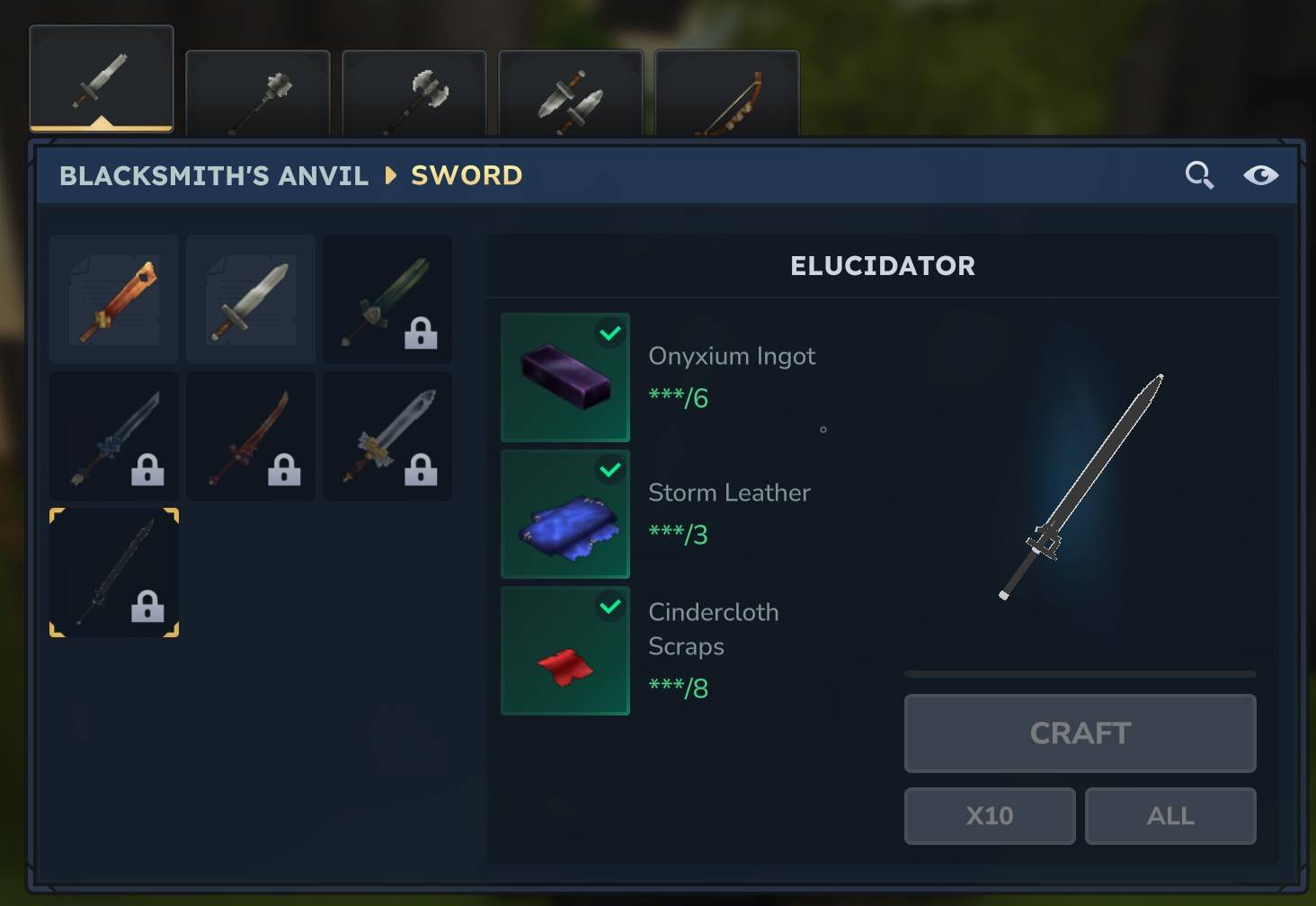Switch to the dual daggers tab

click(x=571, y=94)
